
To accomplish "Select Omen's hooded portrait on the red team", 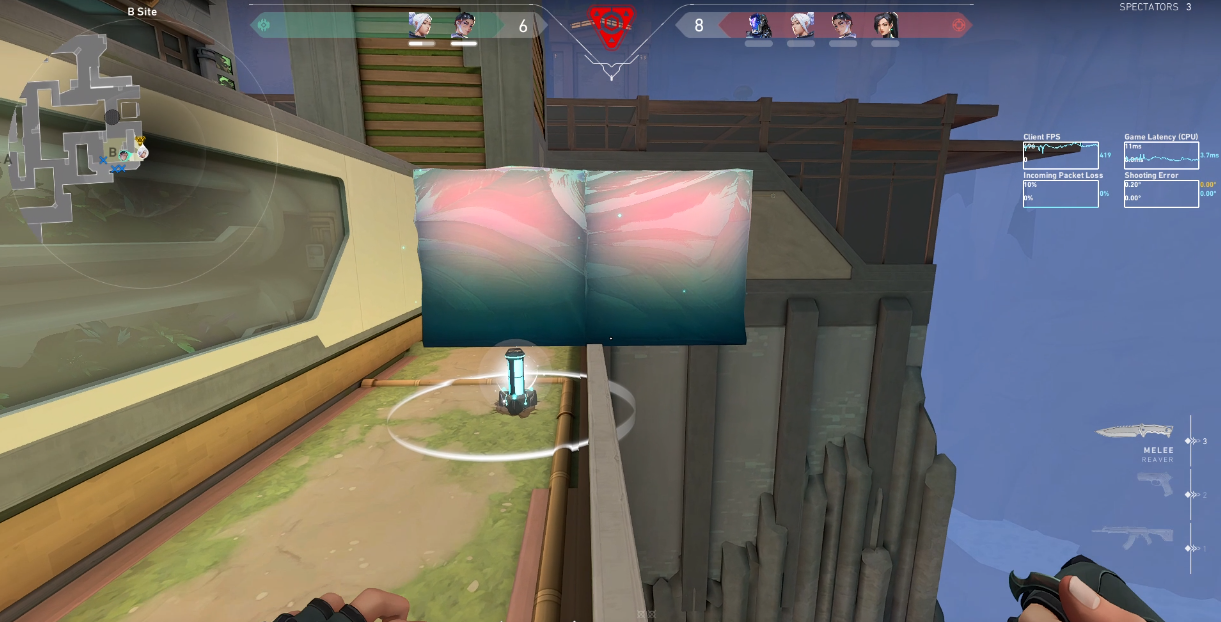I will coord(759,25).
